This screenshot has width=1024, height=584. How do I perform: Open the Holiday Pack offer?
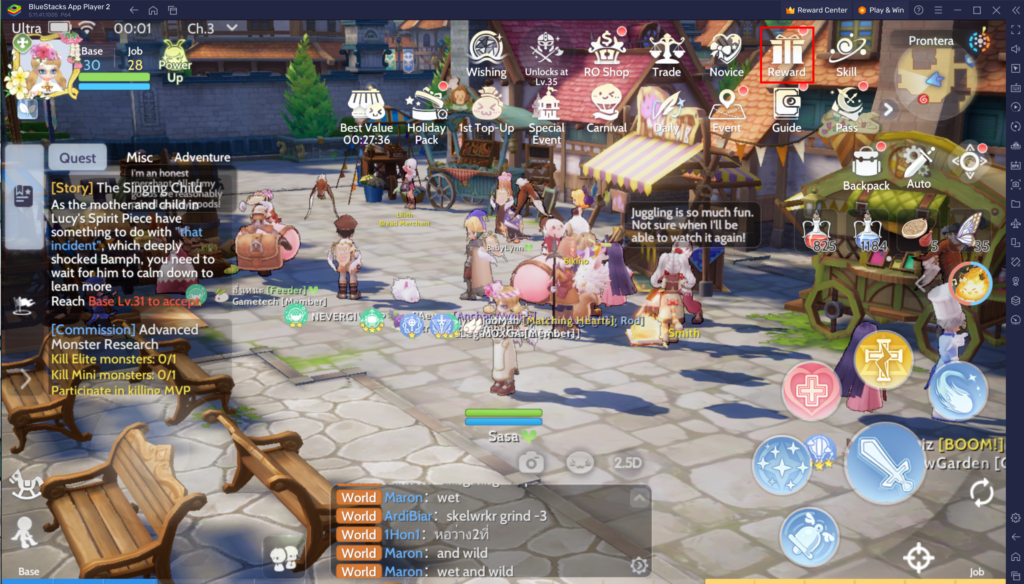tap(427, 112)
